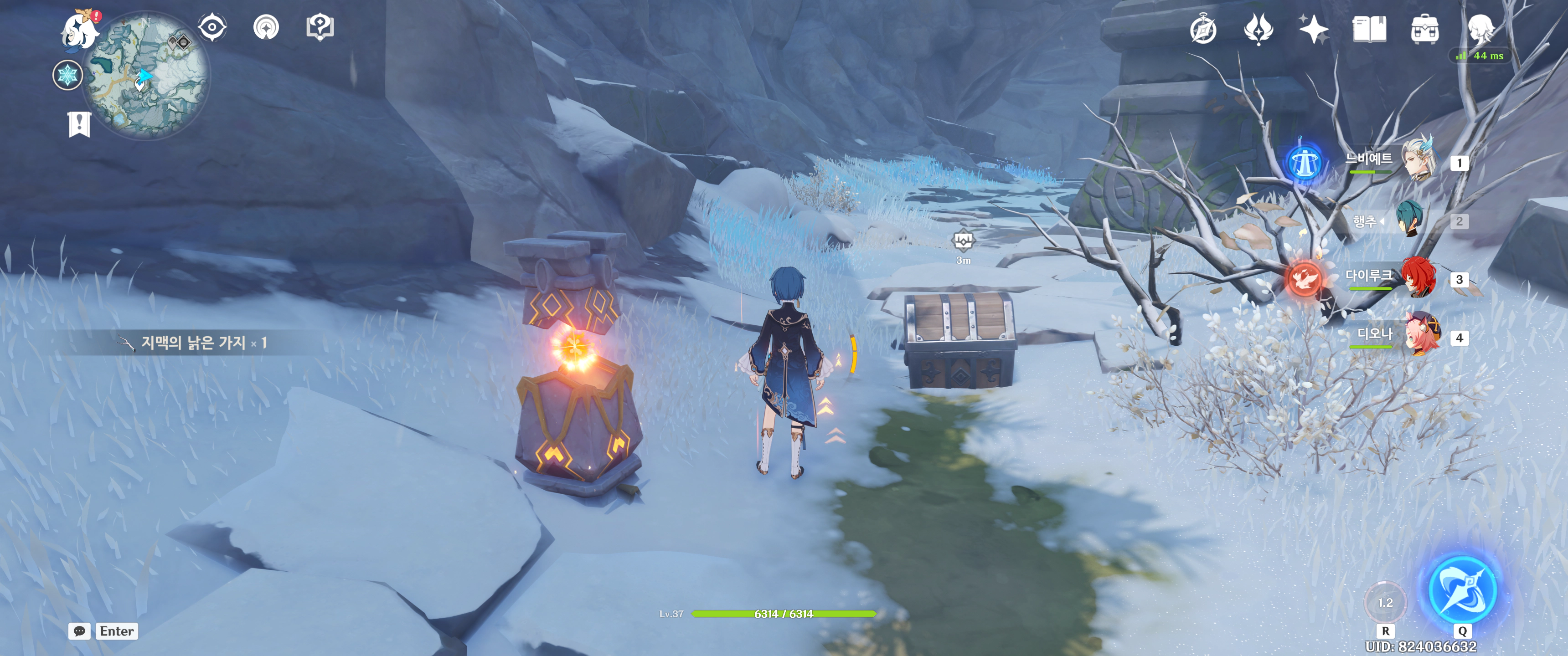Switch to party member 다이루크

click(1418, 278)
